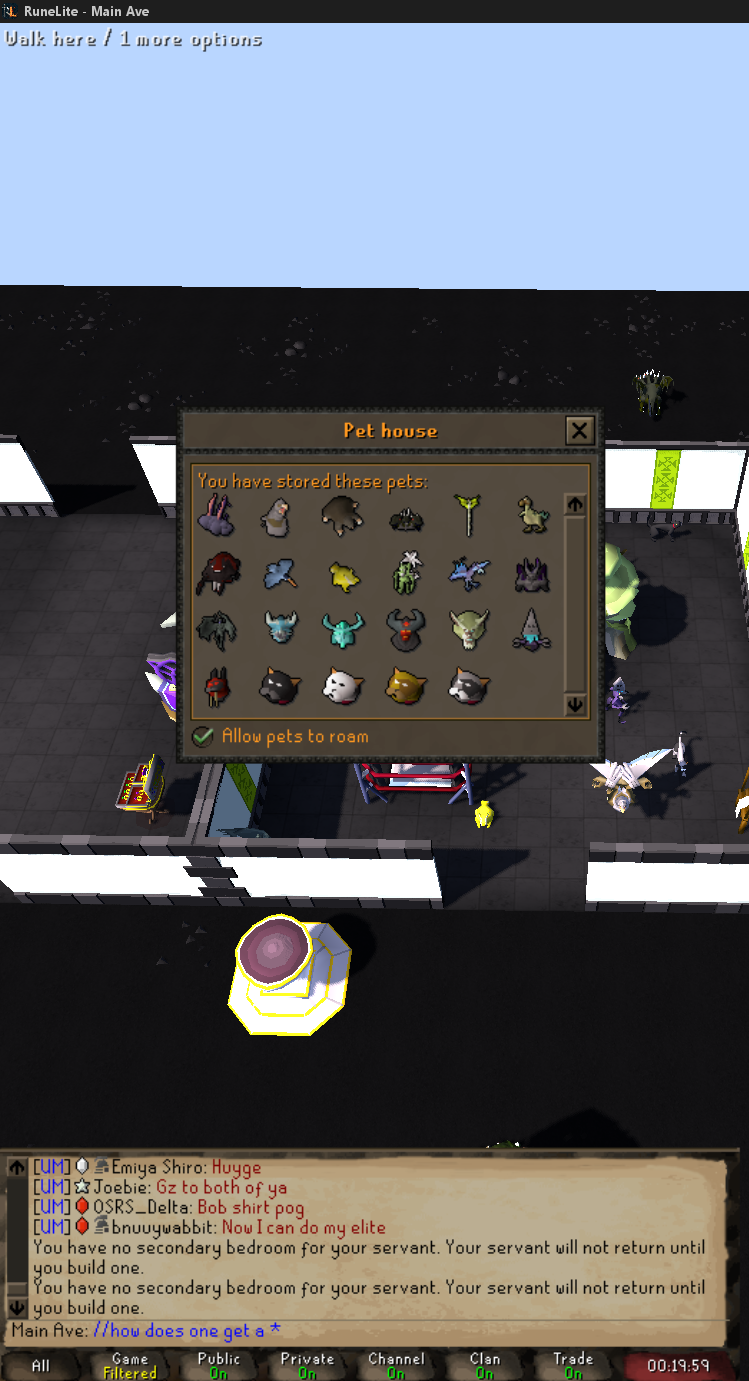Click the pet list's down arrow
This screenshot has width=749, height=1381.
pyautogui.click(x=575, y=705)
